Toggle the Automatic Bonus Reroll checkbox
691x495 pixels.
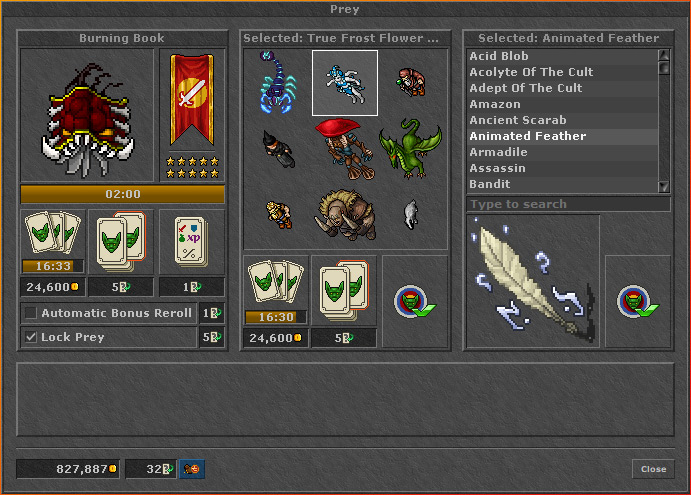tap(30, 313)
